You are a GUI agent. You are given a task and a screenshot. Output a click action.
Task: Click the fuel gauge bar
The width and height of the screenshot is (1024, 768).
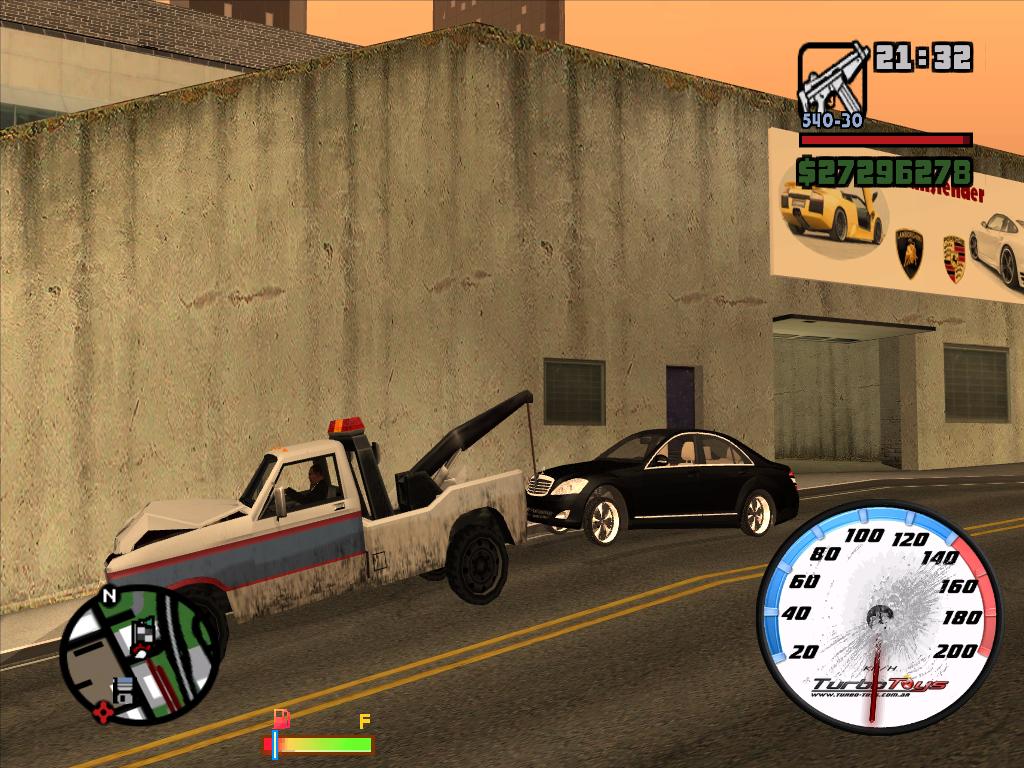click(318, 745)
